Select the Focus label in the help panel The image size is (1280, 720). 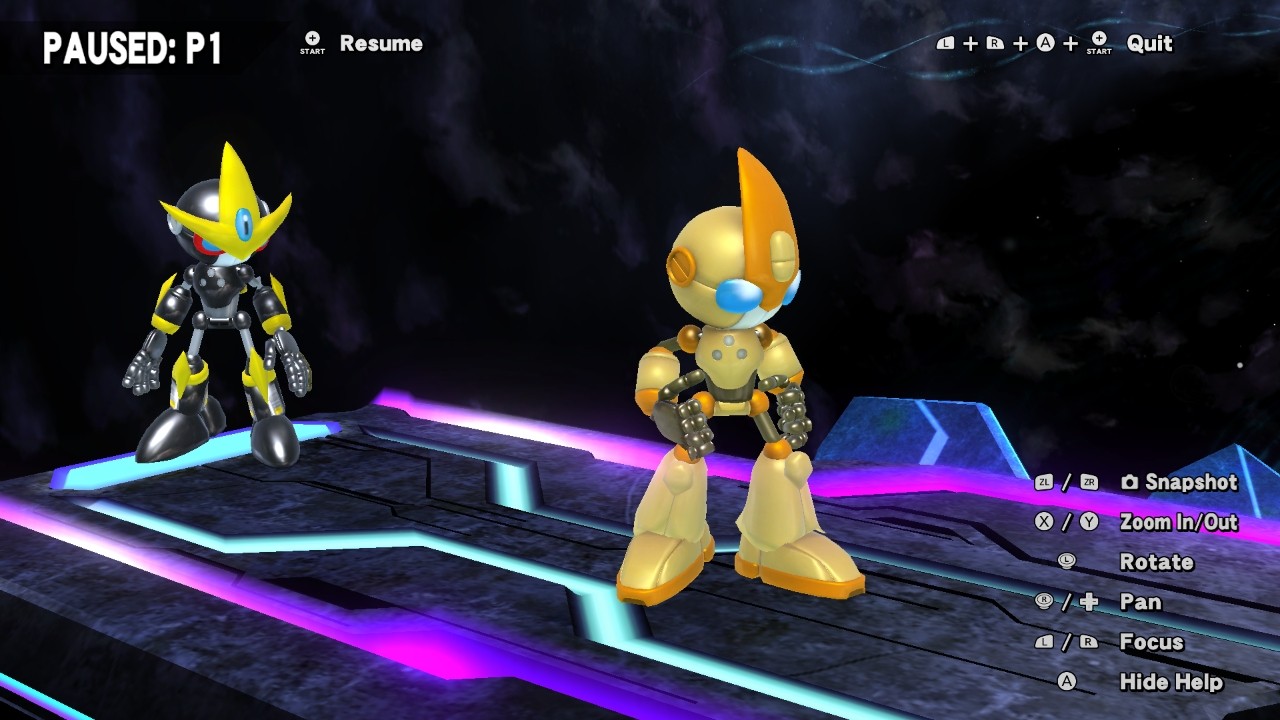1152,642
